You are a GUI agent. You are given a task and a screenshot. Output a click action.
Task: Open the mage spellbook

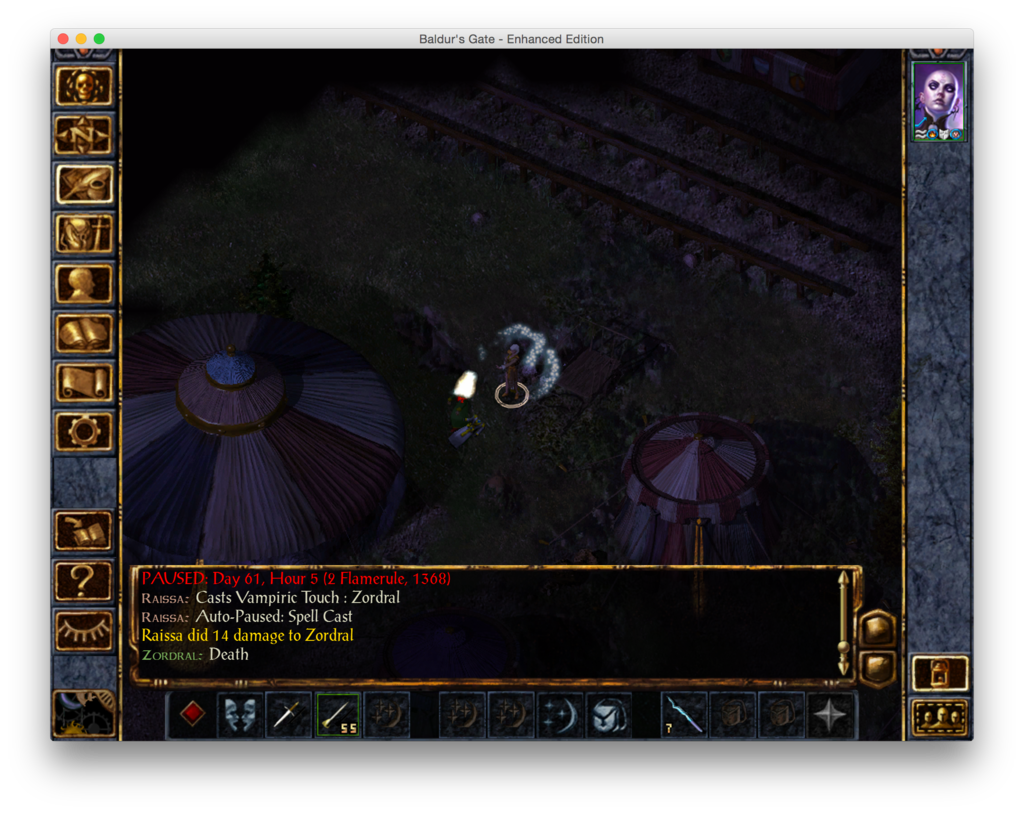[x=84, y=333]
